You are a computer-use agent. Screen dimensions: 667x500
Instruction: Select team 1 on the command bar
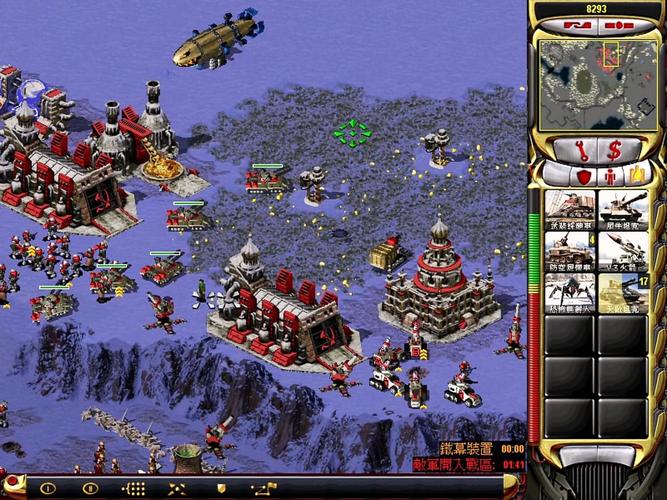[47, 488]
